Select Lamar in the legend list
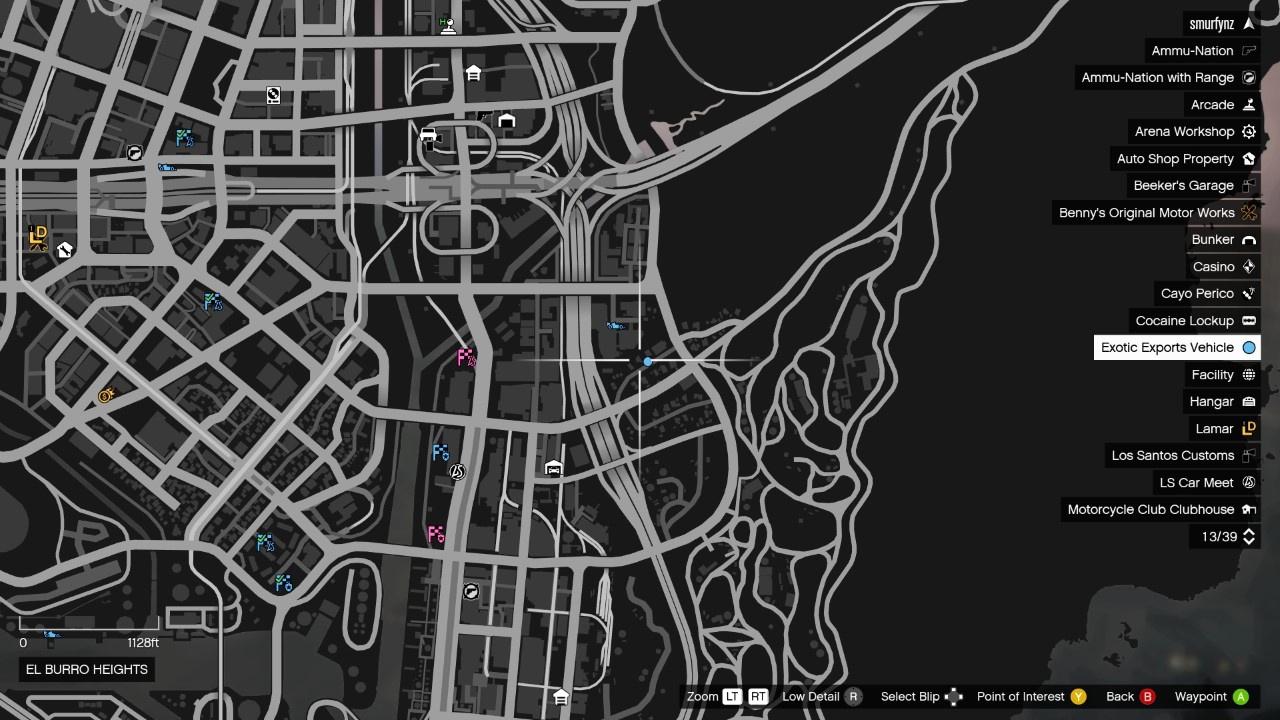 1214,429
